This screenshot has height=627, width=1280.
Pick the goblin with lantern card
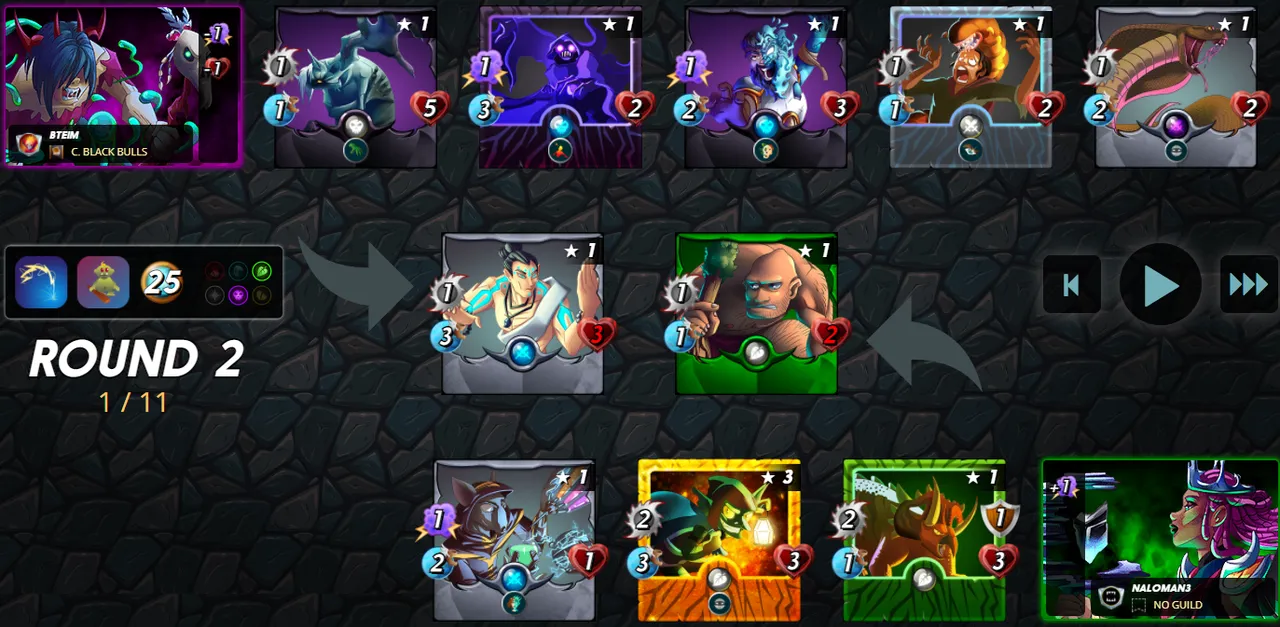(x=719, y=540)
